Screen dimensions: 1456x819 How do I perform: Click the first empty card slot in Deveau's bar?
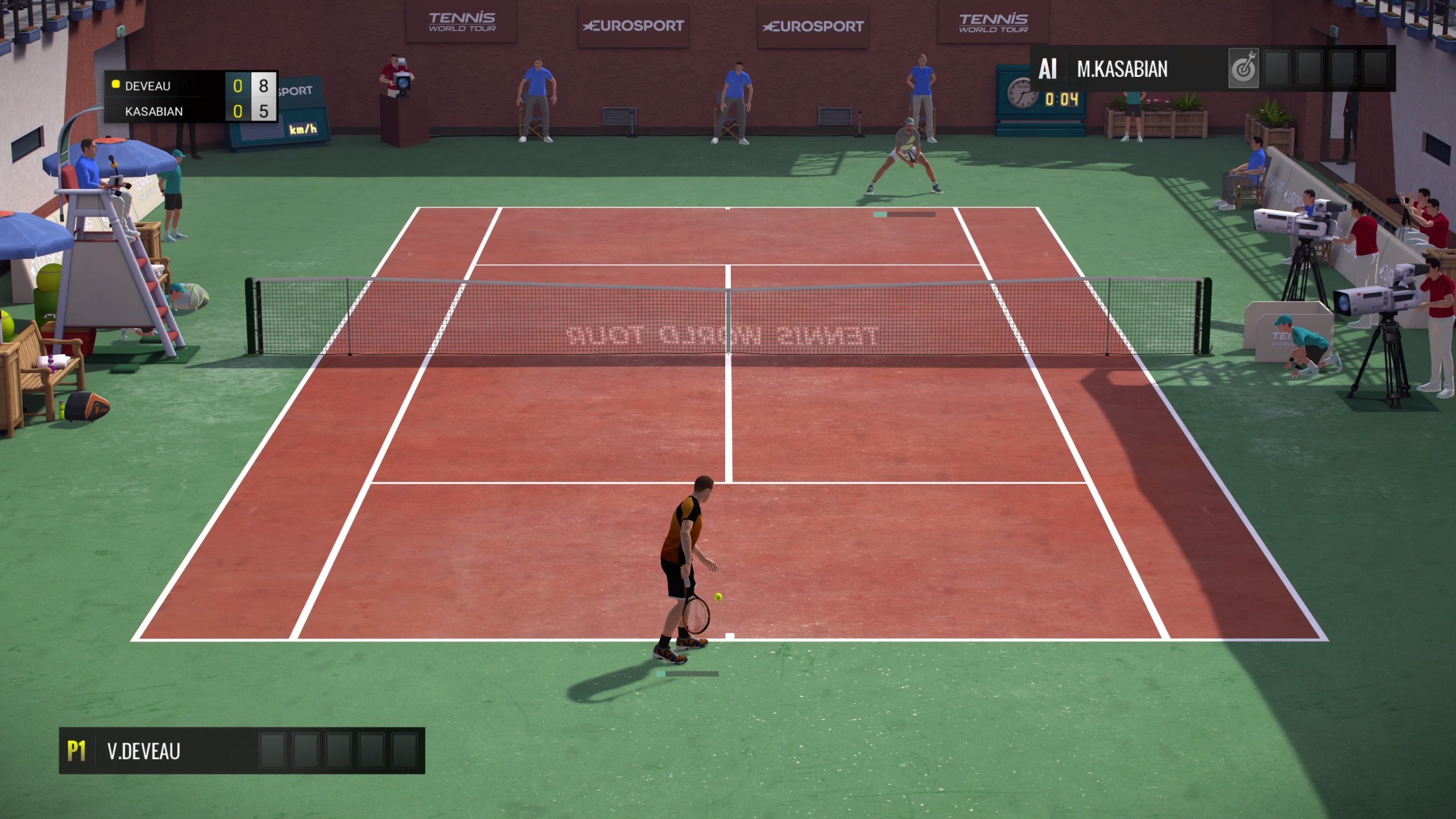pos(272,750)
